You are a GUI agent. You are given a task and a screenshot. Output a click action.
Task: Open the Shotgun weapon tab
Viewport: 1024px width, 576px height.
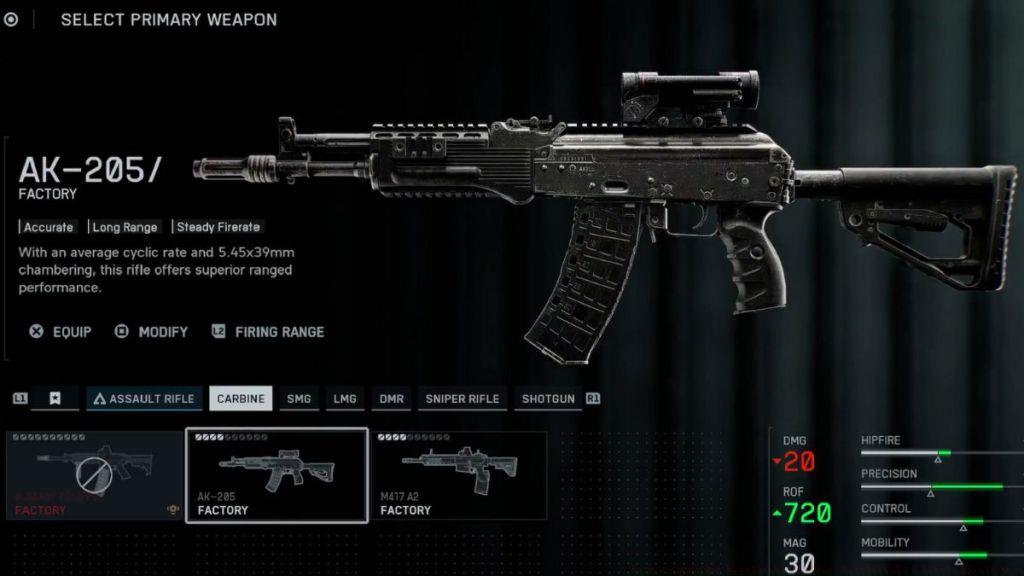[x=548, y=399]
